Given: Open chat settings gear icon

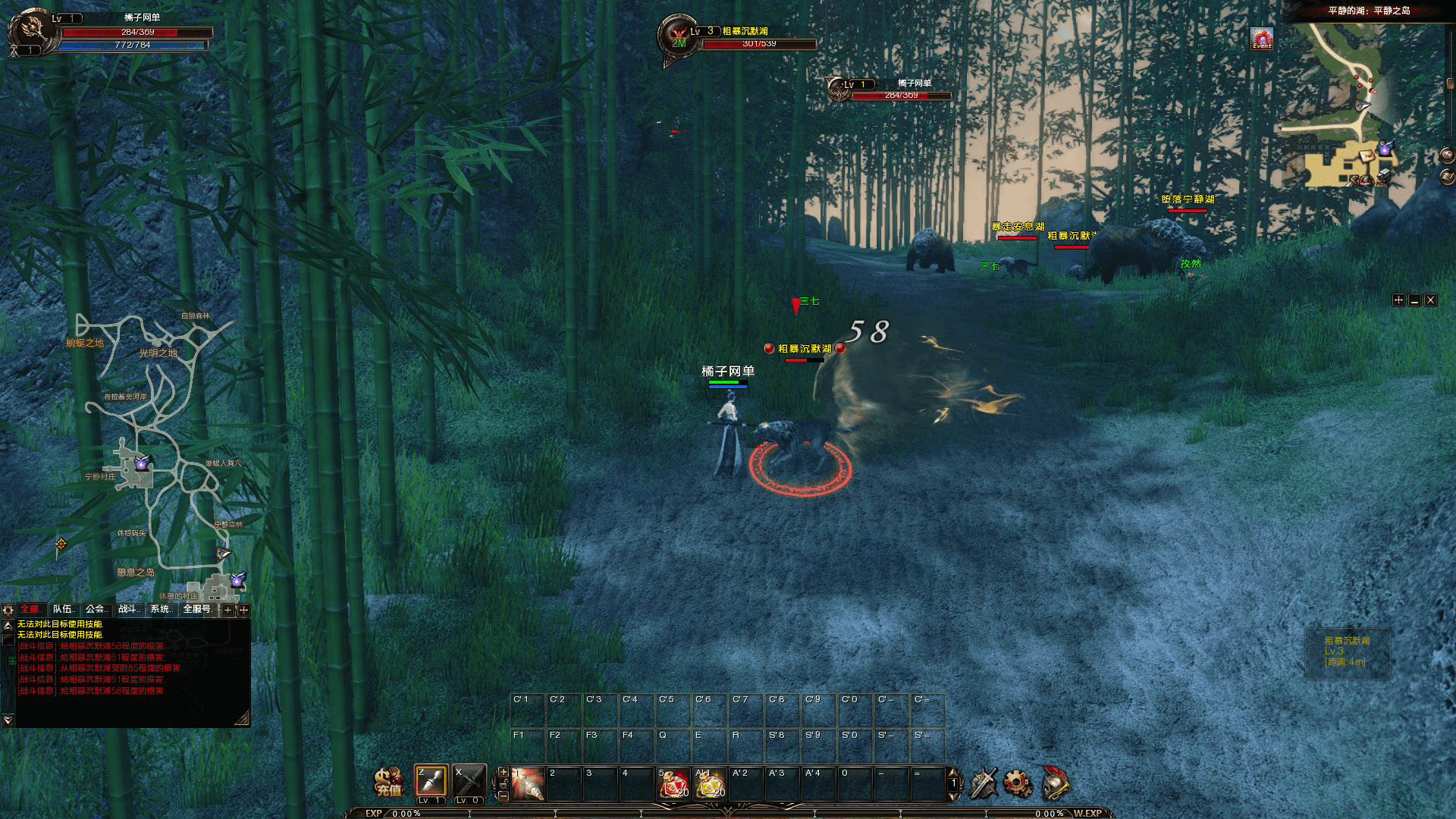Looking at the screenshot, I should (8, 610).
